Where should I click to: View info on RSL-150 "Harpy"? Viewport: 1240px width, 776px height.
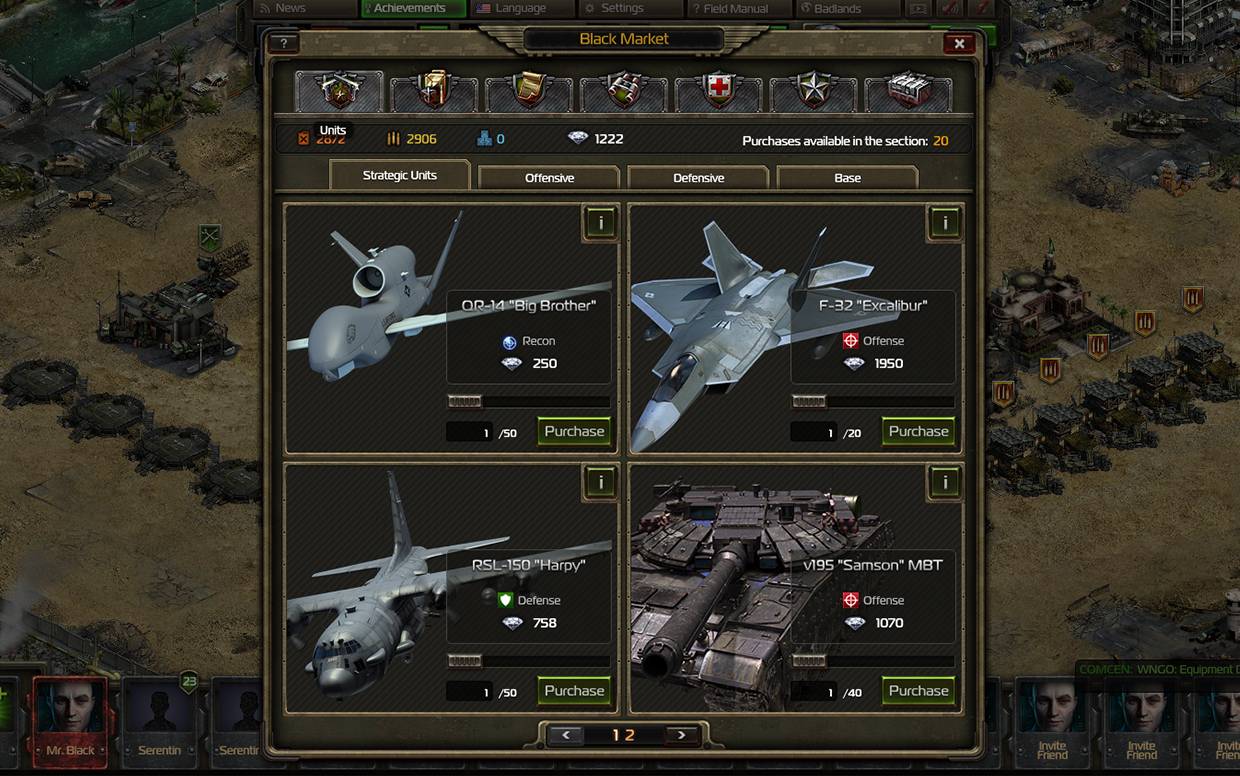coord(600,483)
